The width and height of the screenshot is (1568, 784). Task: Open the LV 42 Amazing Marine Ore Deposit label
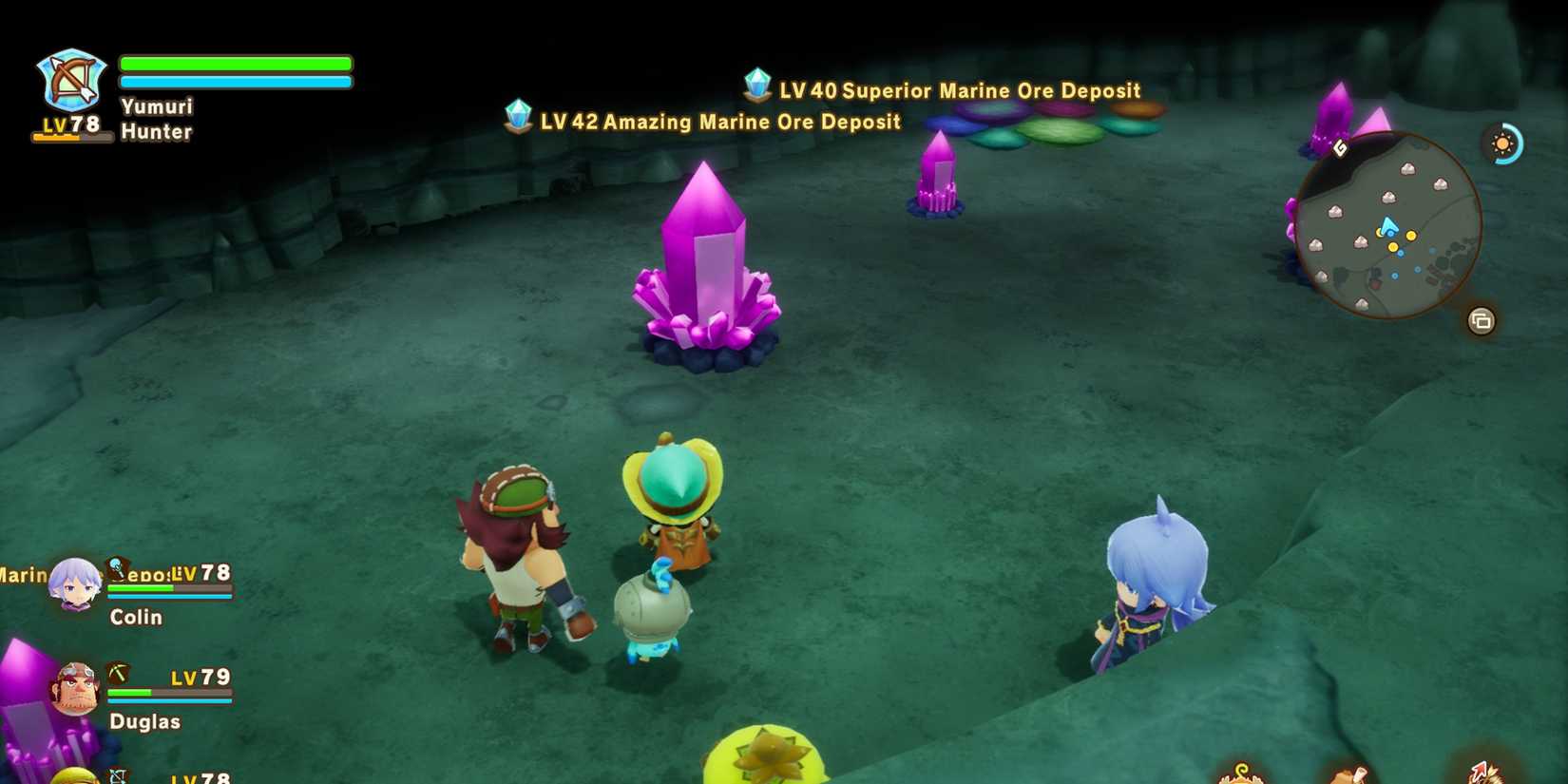click(x=717, y=122)
